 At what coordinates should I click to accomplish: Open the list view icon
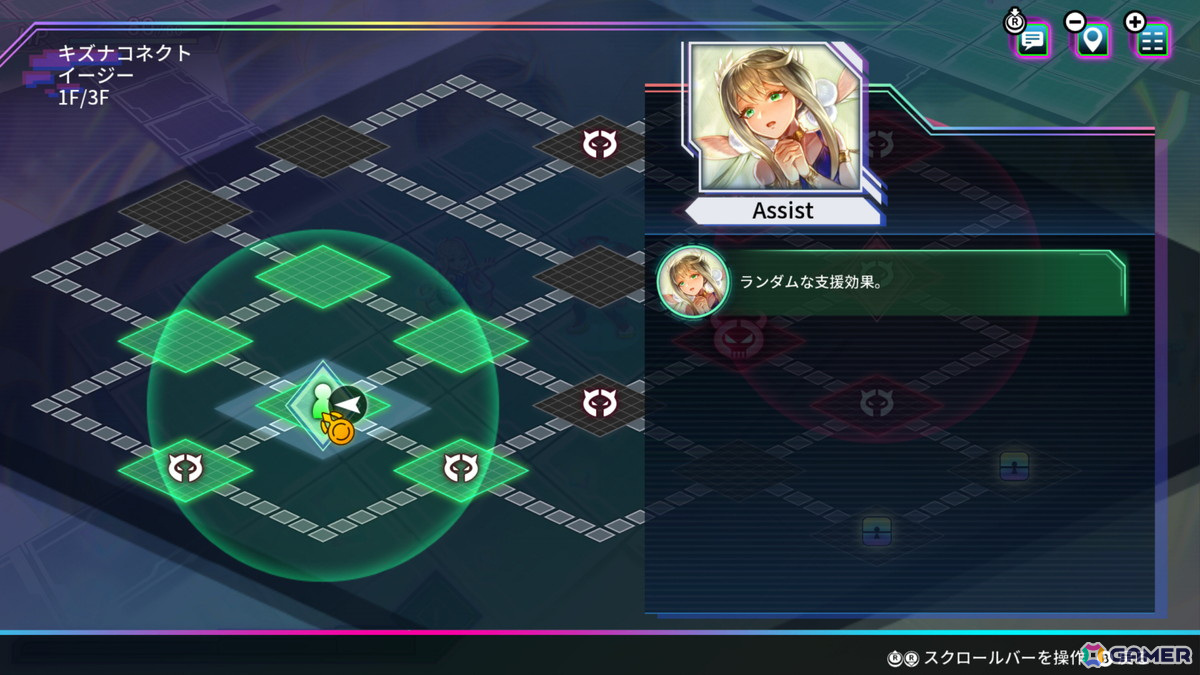(x=1152, y=41)
